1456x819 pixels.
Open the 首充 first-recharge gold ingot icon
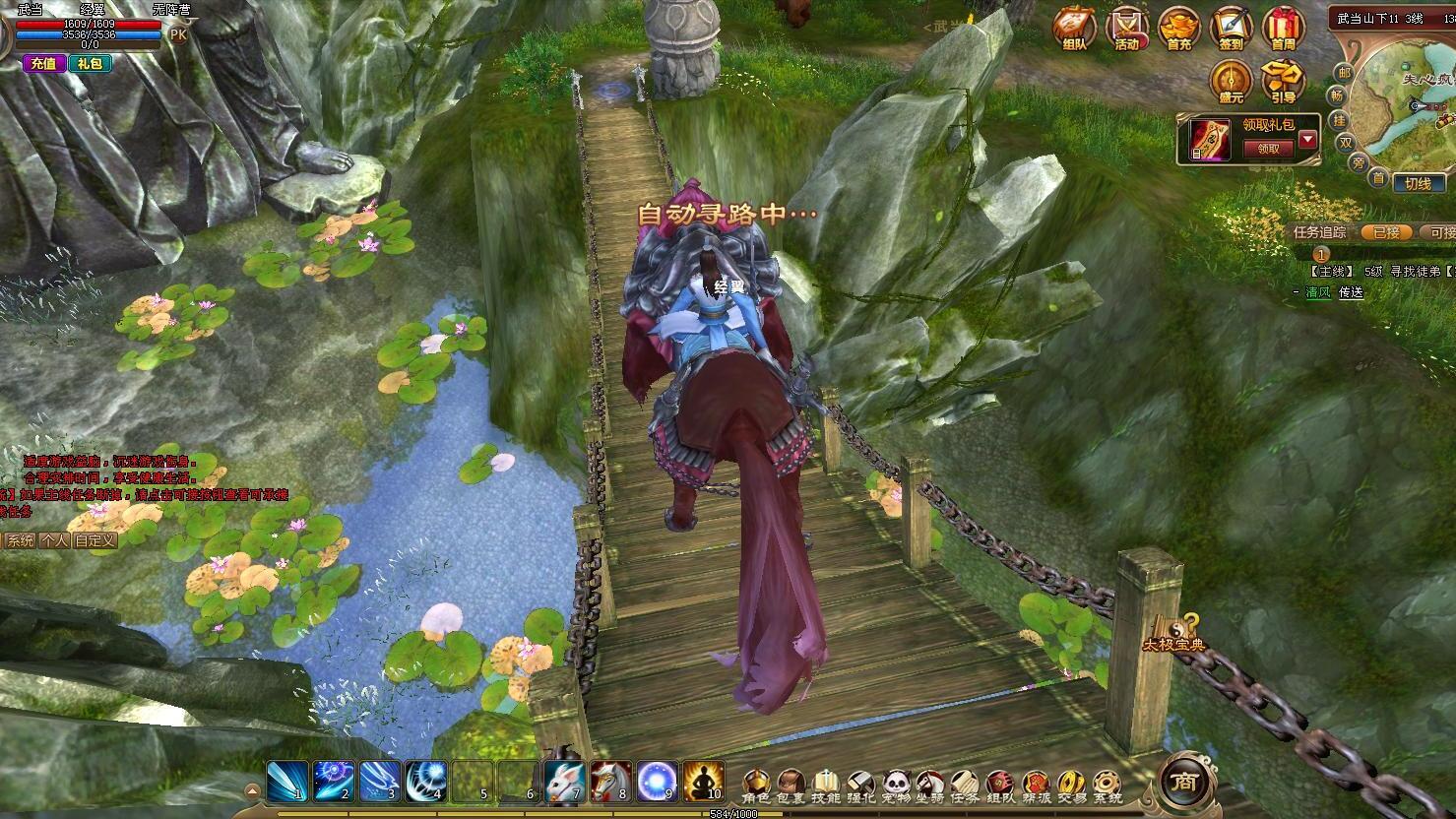[1178, 28]
